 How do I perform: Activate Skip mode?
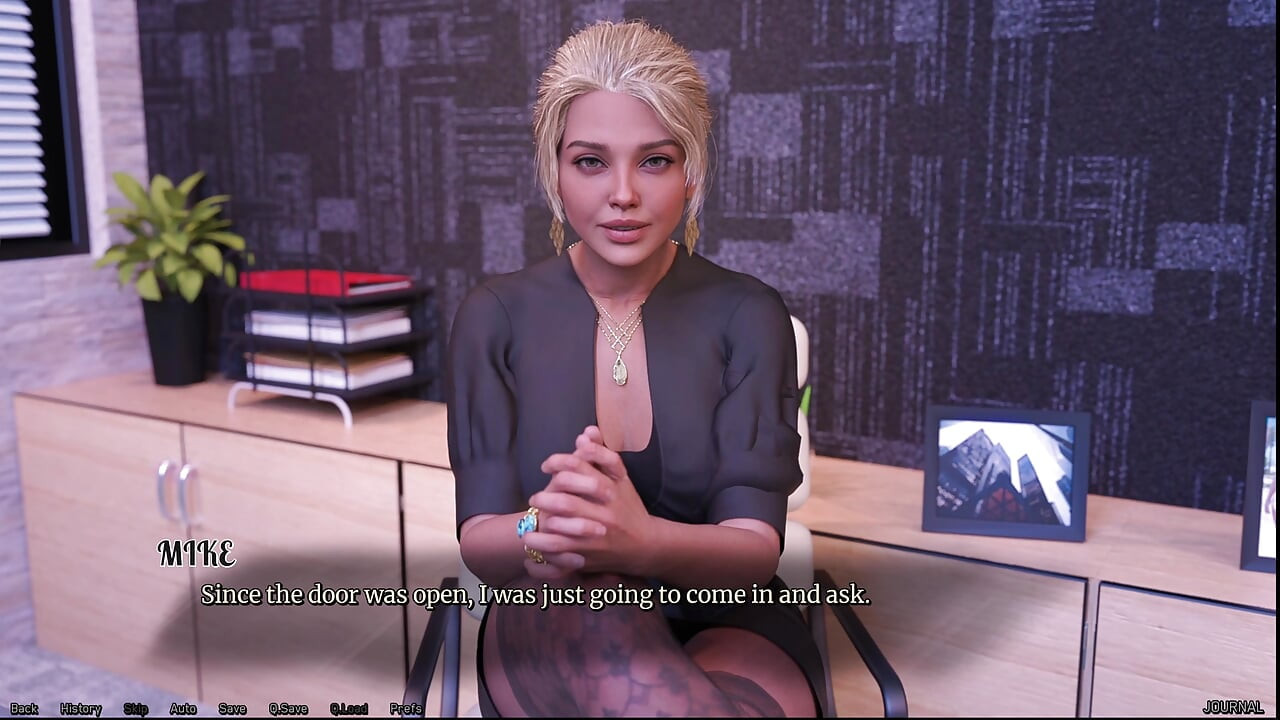pyautogui.click(x=135, y=708)
